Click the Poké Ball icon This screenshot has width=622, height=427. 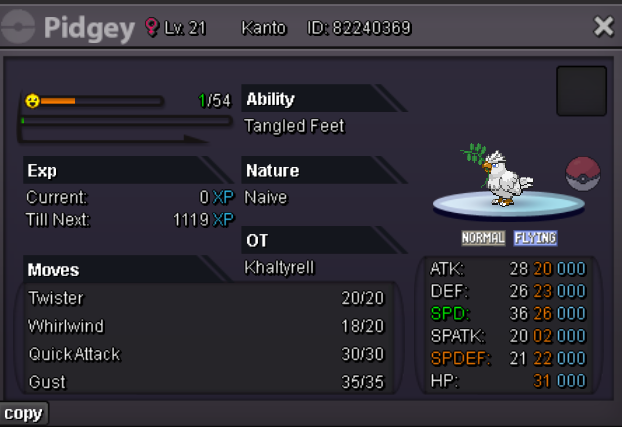click(583, 174)
